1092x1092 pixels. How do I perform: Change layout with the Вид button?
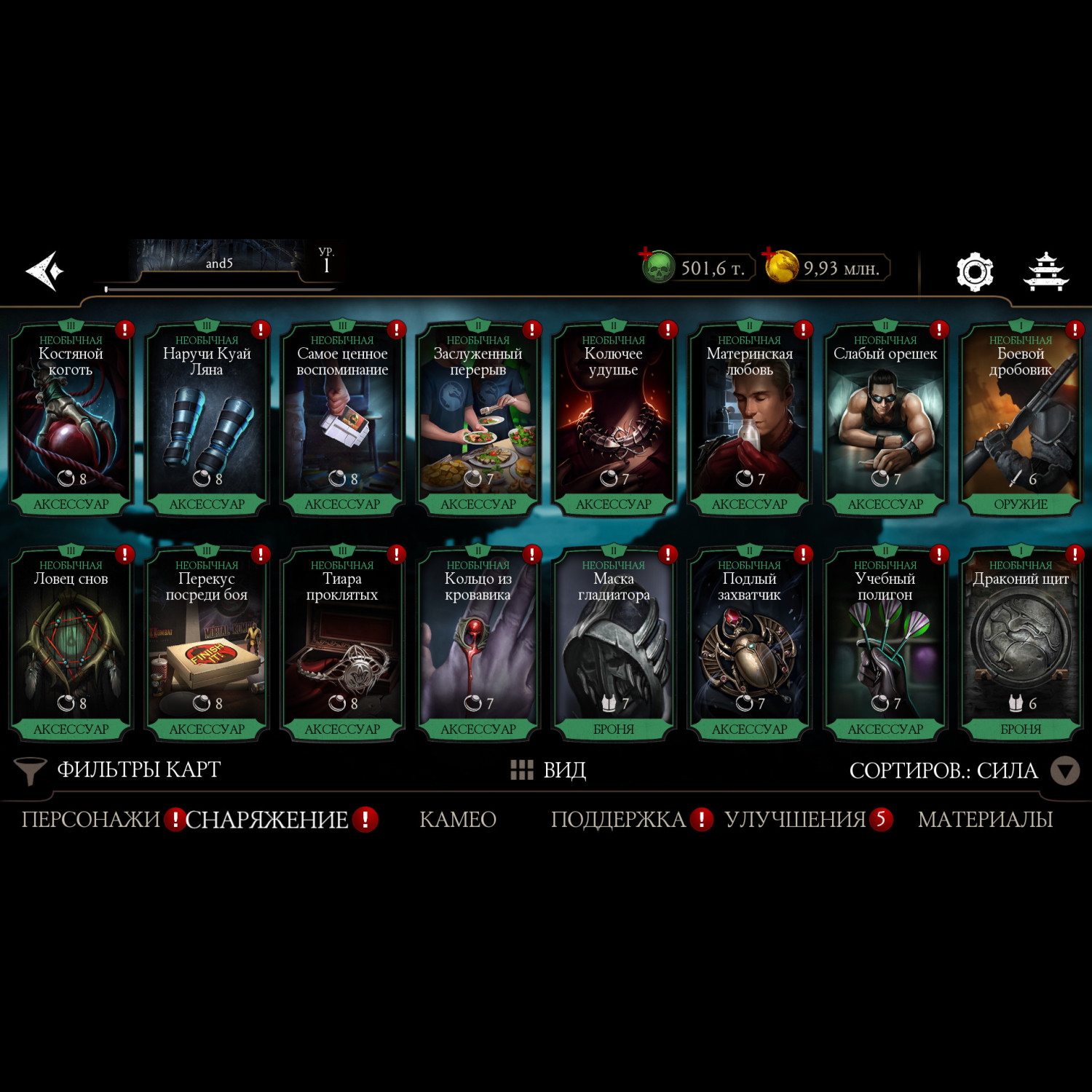pyautogui.click(x=549, y=770)
